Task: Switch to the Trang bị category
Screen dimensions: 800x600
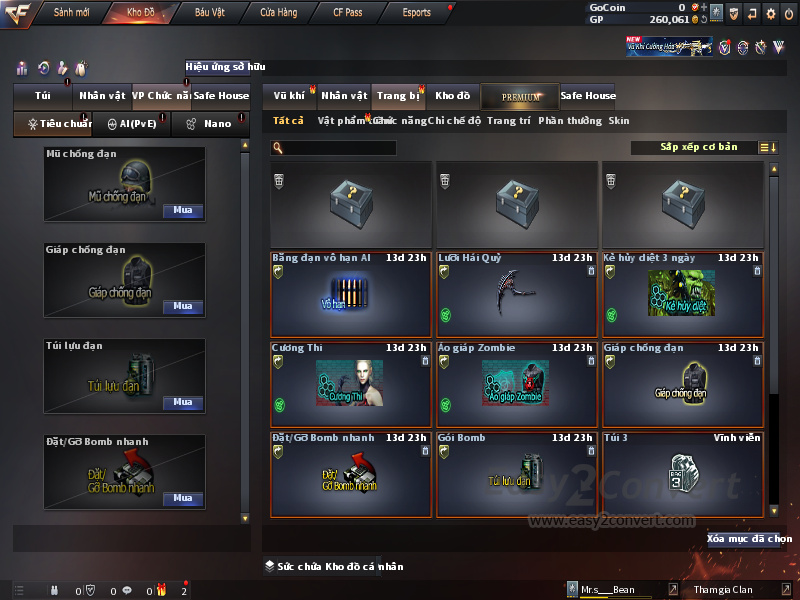Action: pyautogui.click(x=398, y=96)
